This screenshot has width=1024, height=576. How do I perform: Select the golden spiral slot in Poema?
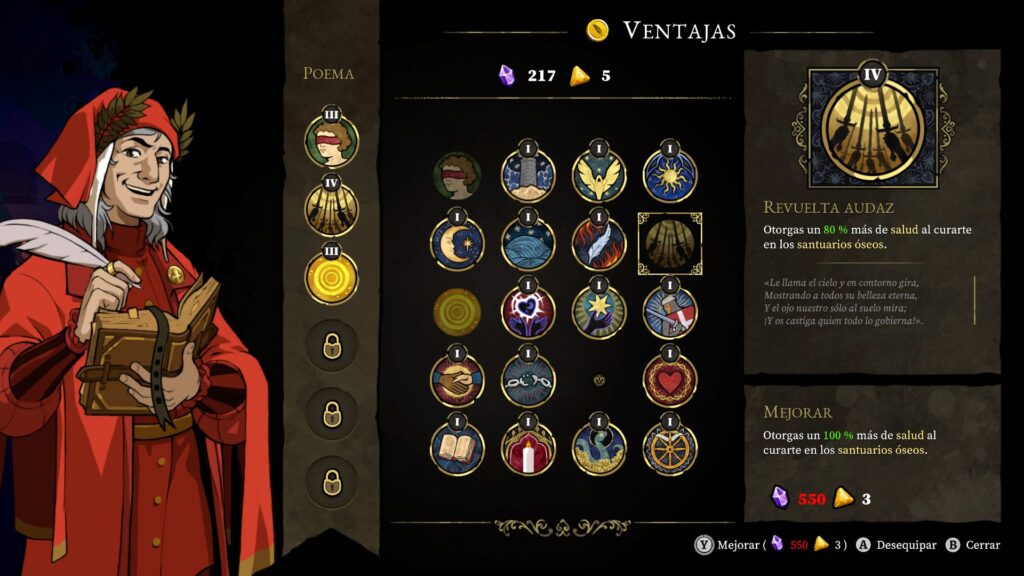tap(331, 276)
